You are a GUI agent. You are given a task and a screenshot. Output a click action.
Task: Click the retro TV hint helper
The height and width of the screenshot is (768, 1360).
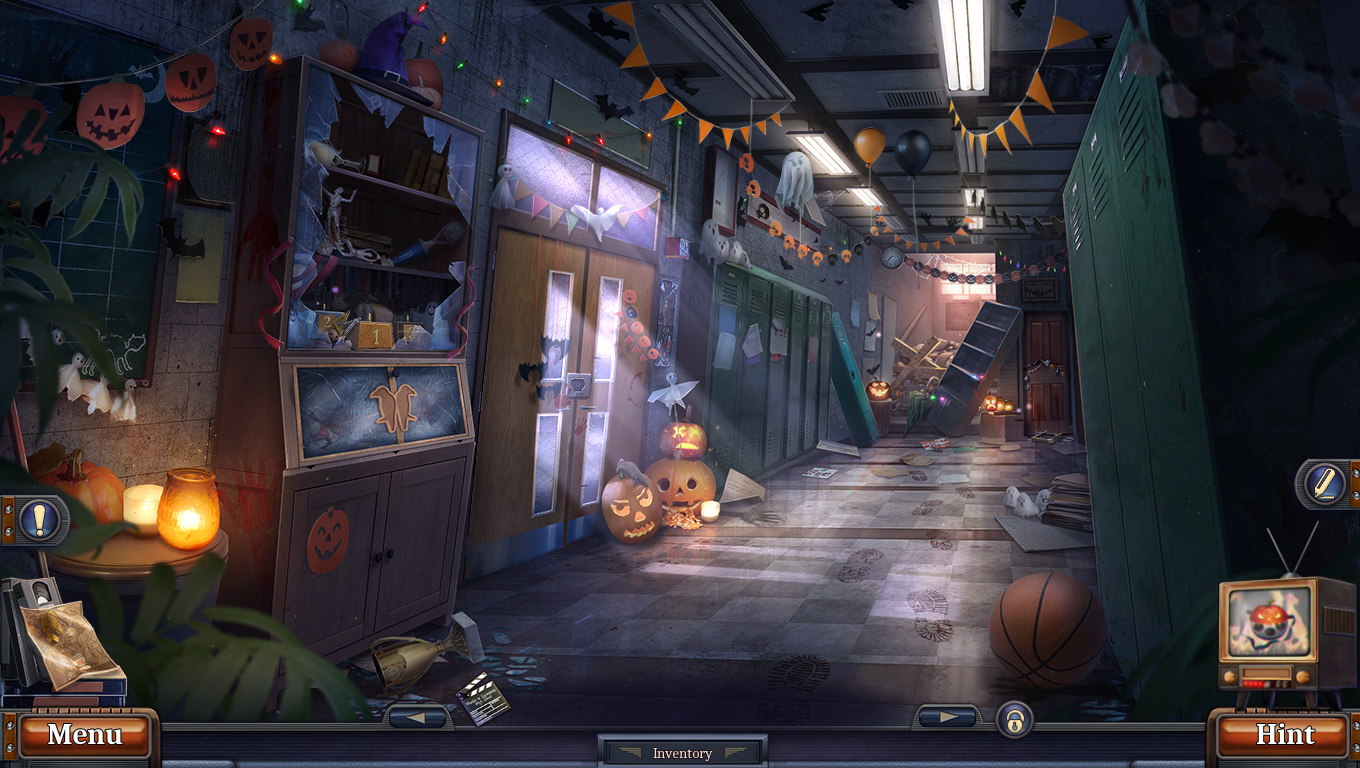tap(1272, 632)
